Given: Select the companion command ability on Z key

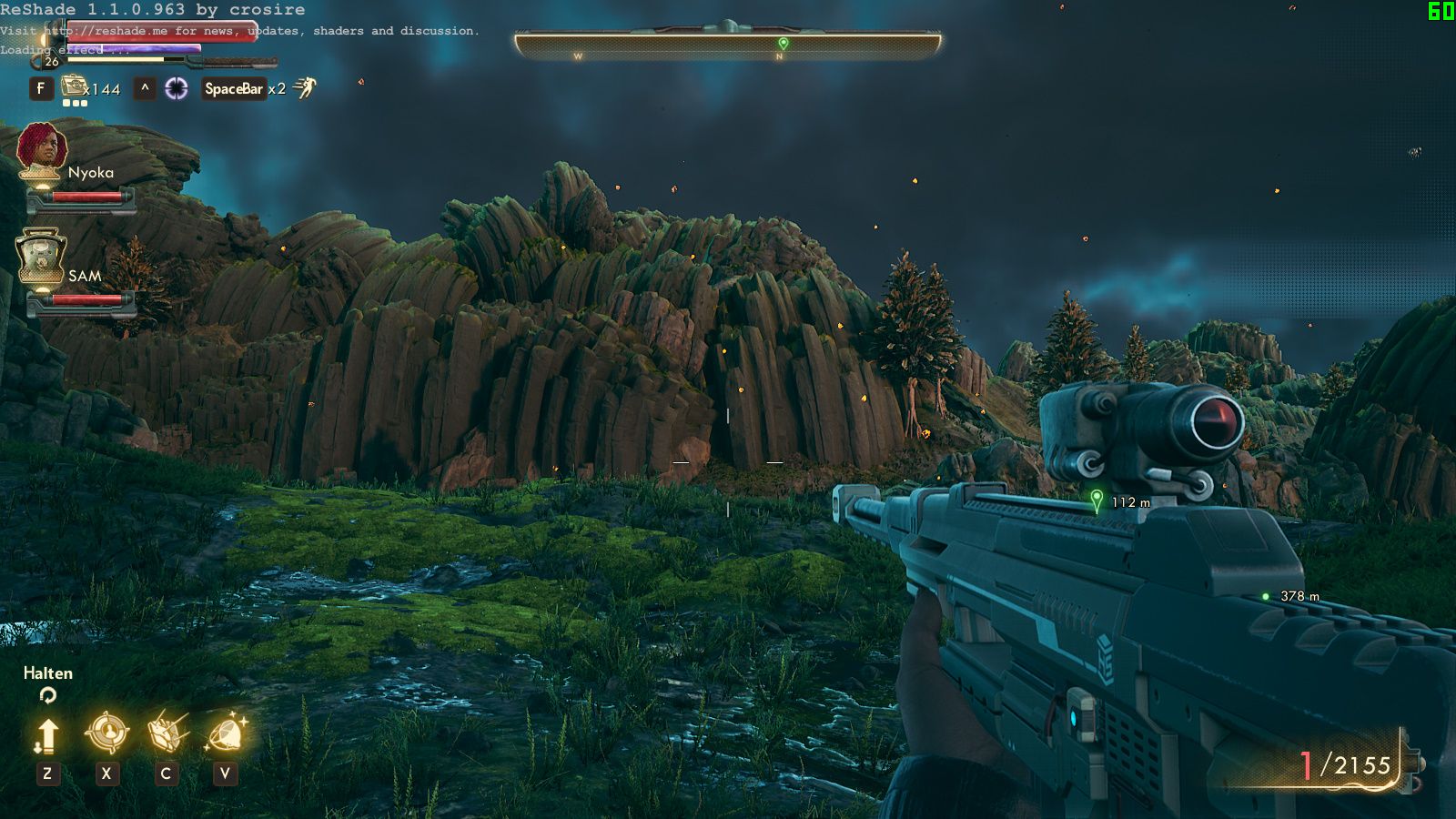Looking at the screenshot, I should pos(46,731).
